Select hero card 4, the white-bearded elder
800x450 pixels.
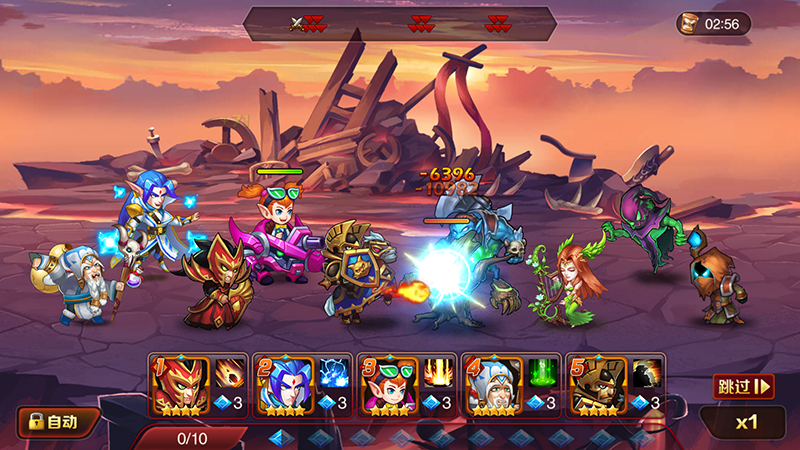click(x=491, y=384)
